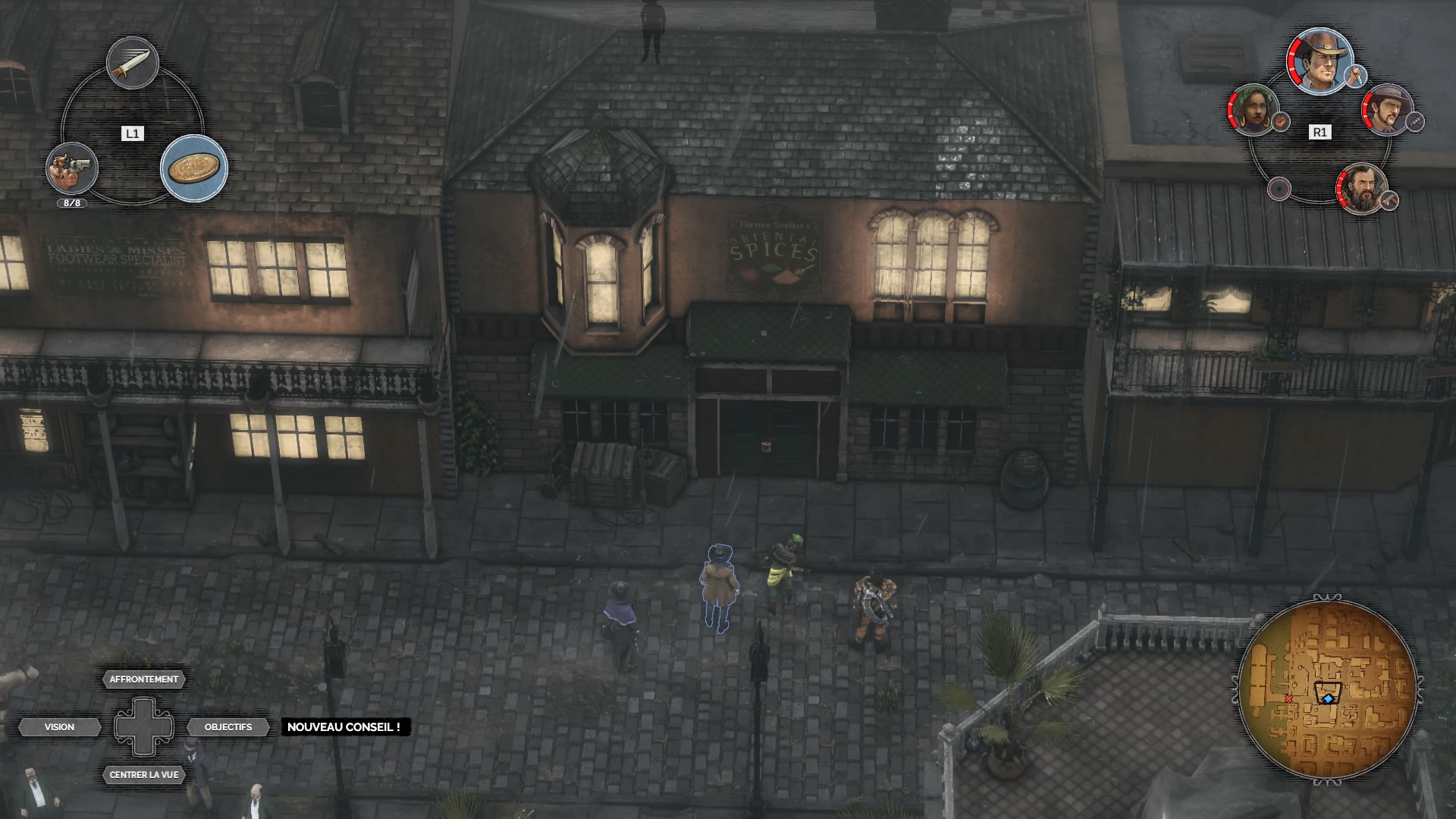The image size is (1456, 819).
Task: Select the knife ability icon
Action: (133, 64)
